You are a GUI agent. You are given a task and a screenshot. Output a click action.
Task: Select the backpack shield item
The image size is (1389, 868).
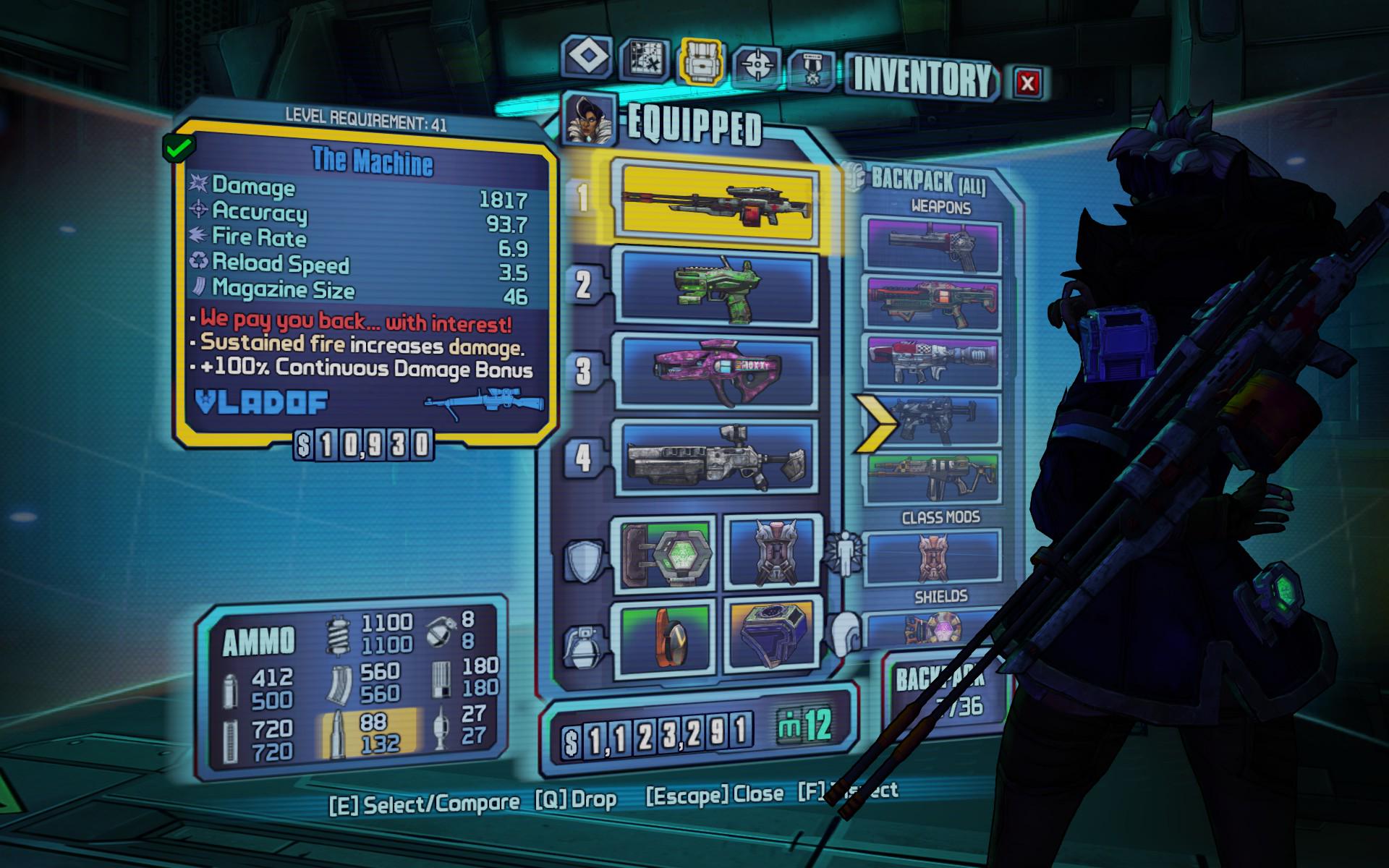pyautogui.click(x=934, y=629)
